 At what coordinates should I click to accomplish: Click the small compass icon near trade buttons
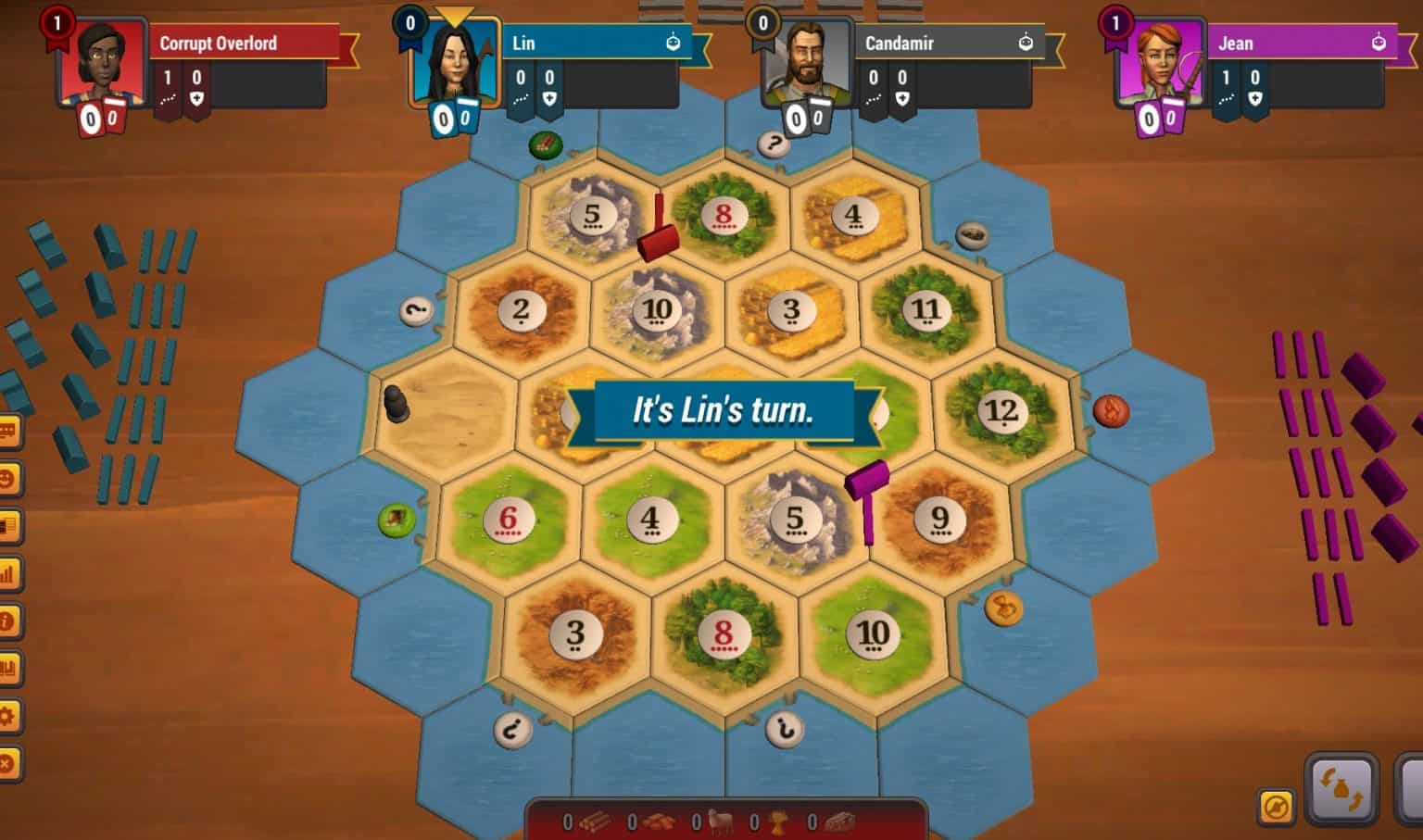pyautogui.click(x=1276, y=804)
